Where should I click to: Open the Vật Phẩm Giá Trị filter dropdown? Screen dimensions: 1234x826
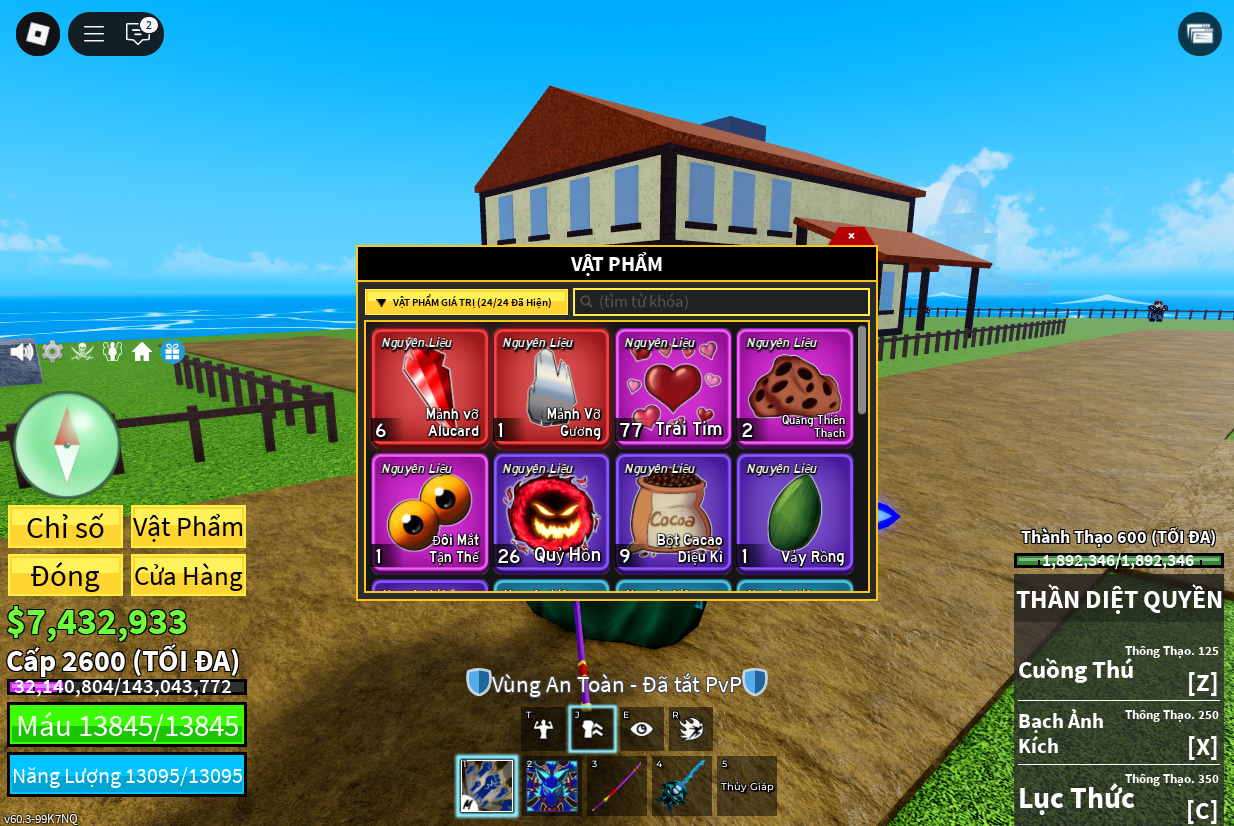[466, 302]
